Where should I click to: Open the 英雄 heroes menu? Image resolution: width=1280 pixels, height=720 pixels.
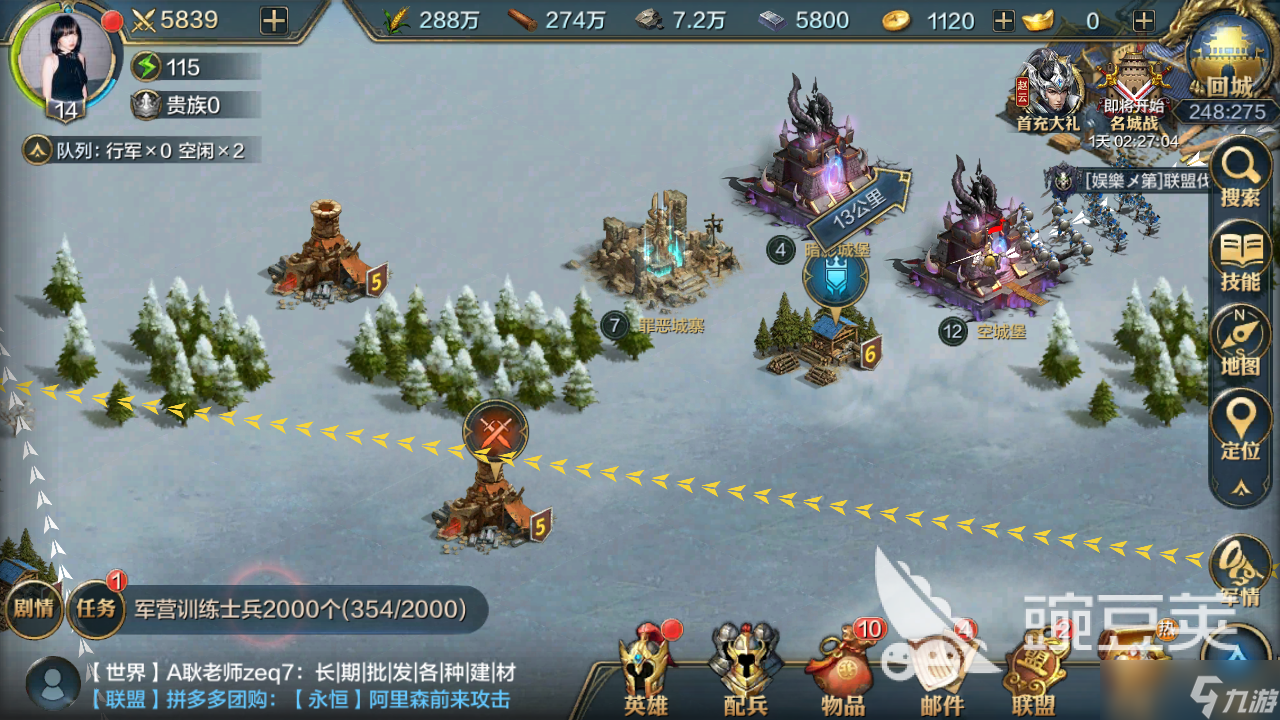645,670
